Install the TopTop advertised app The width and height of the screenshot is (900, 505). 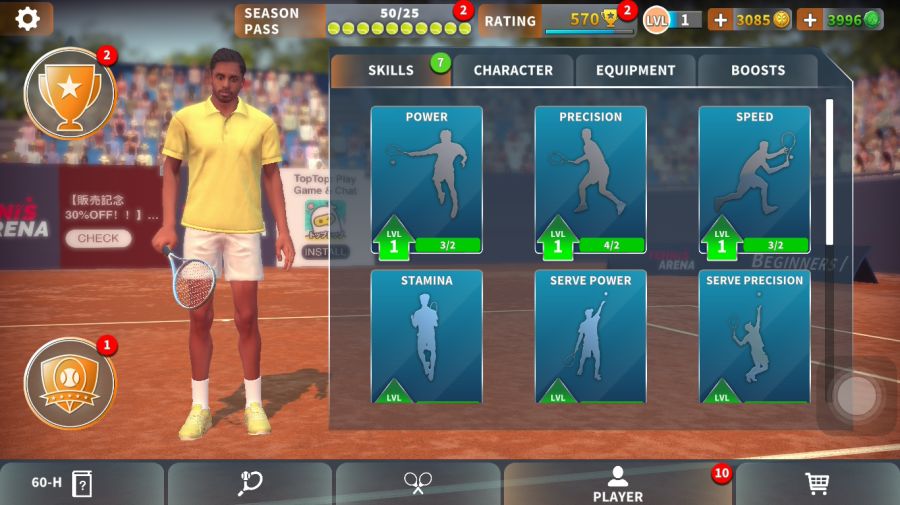tap(325, 252)
